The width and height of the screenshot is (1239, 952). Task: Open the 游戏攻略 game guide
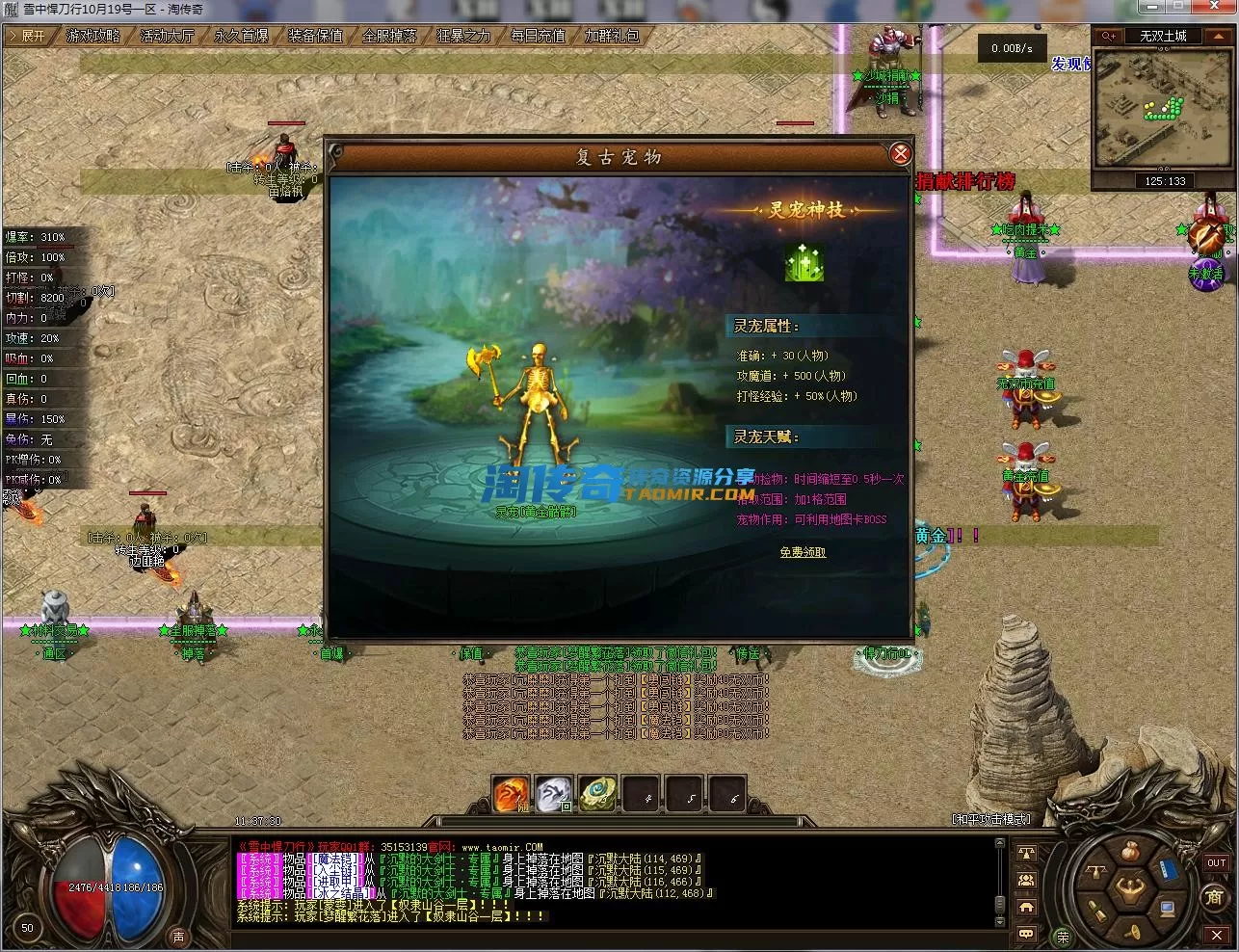click(x=93, y=36)
